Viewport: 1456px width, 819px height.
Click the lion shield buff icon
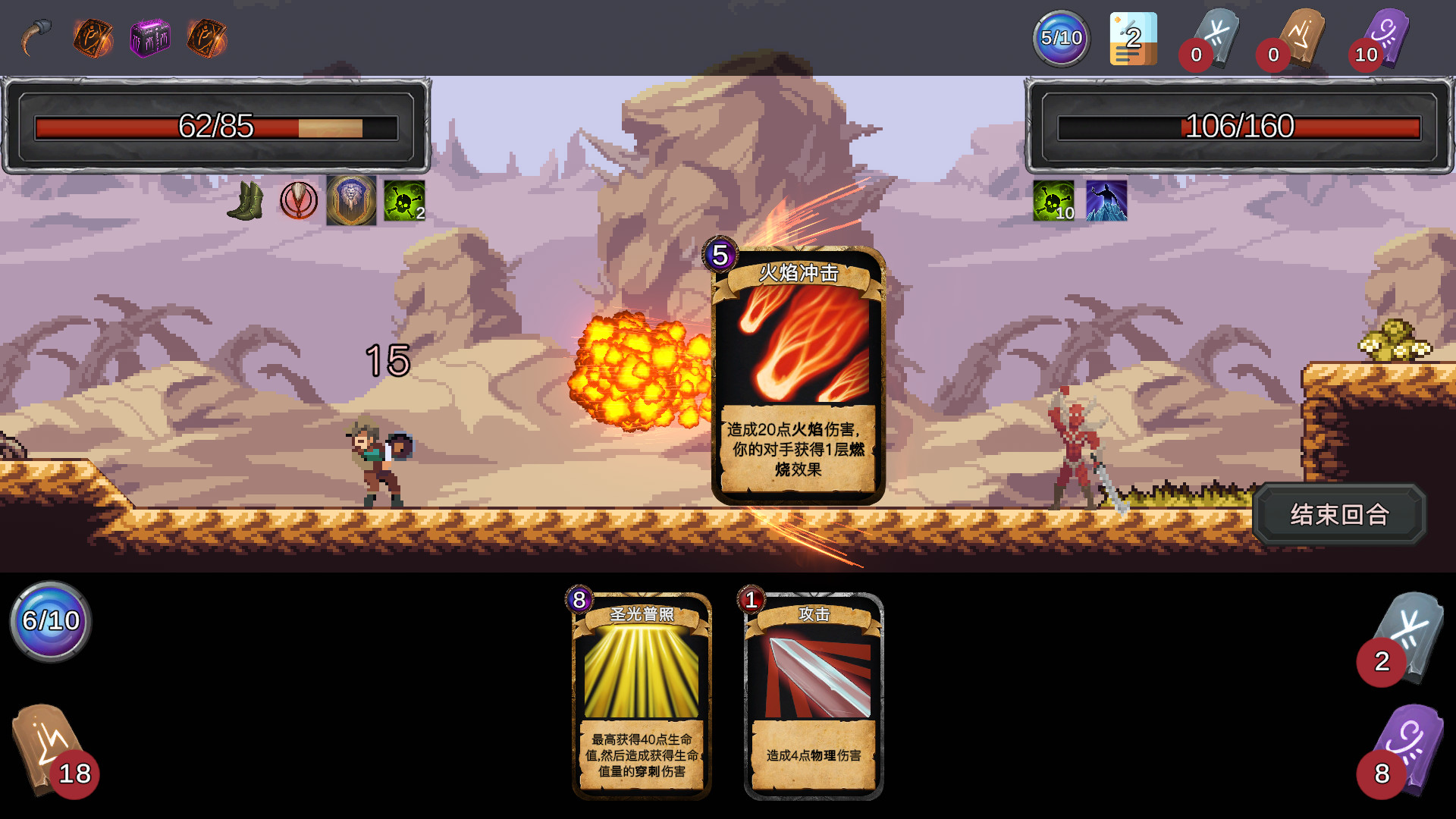coord(350,199)
